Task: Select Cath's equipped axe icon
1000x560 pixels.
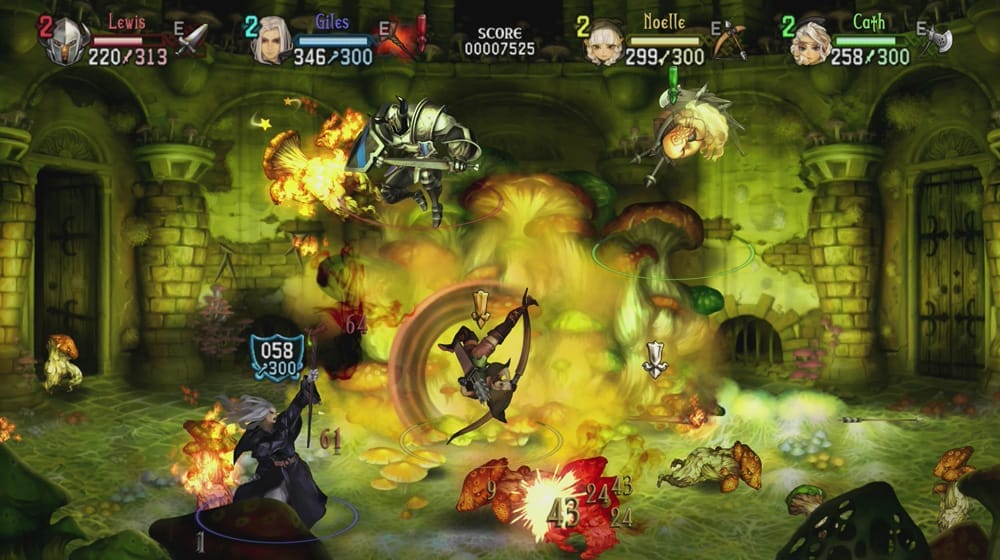Action: (936, 38)
